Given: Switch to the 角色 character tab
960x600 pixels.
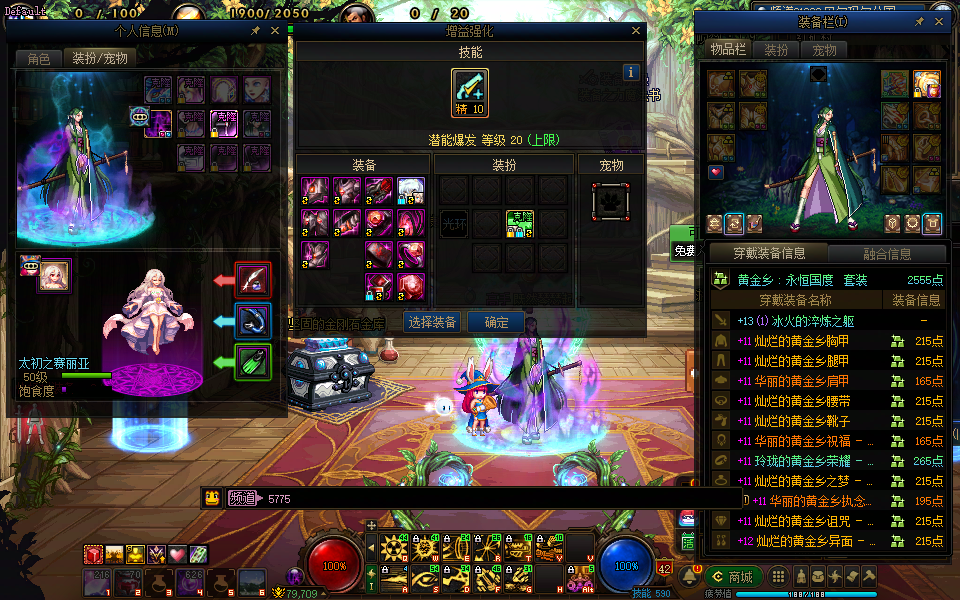Looking at the screenshot, I should coord(38,59).
